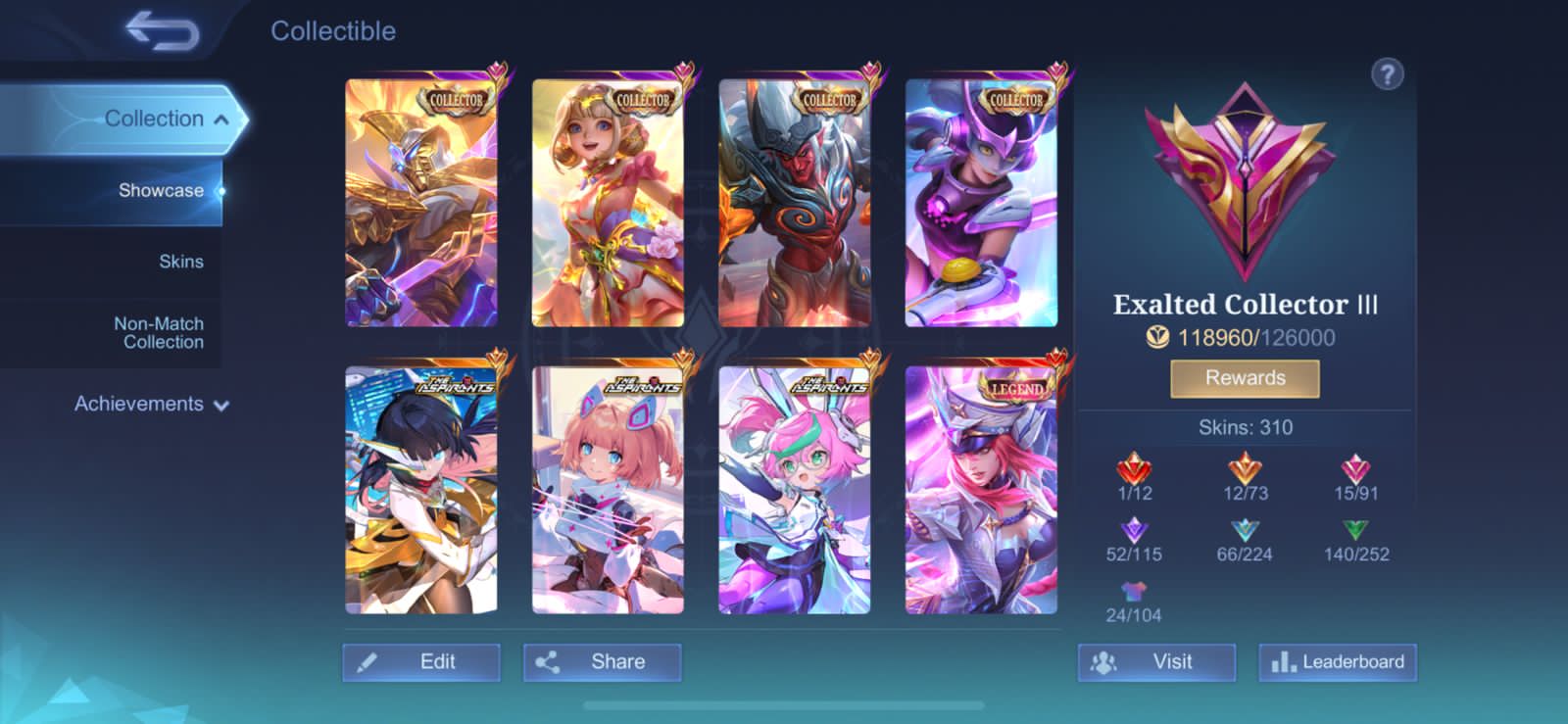Open the Leaderboard
The image size is (1568, 724).
1336,661
